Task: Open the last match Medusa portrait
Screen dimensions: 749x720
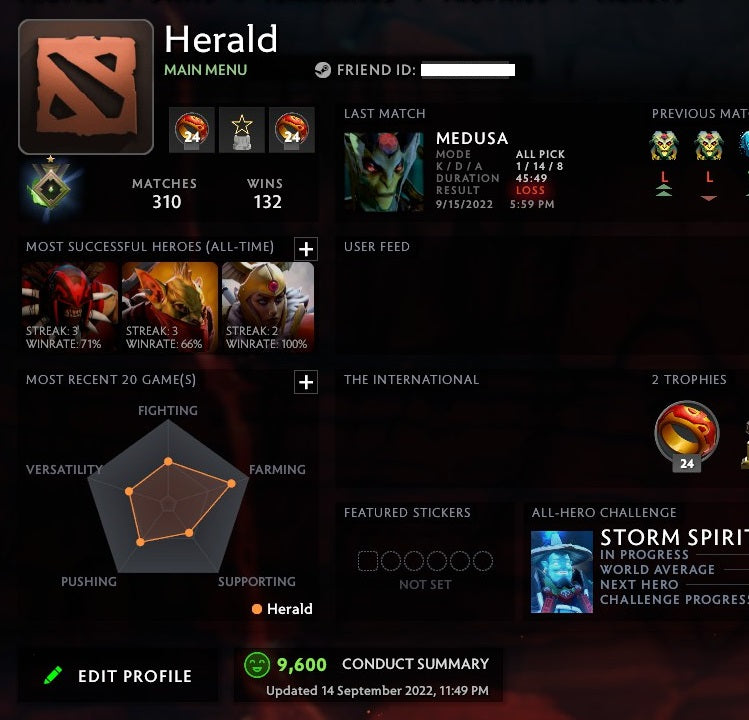Action: [x=384, y=171]
